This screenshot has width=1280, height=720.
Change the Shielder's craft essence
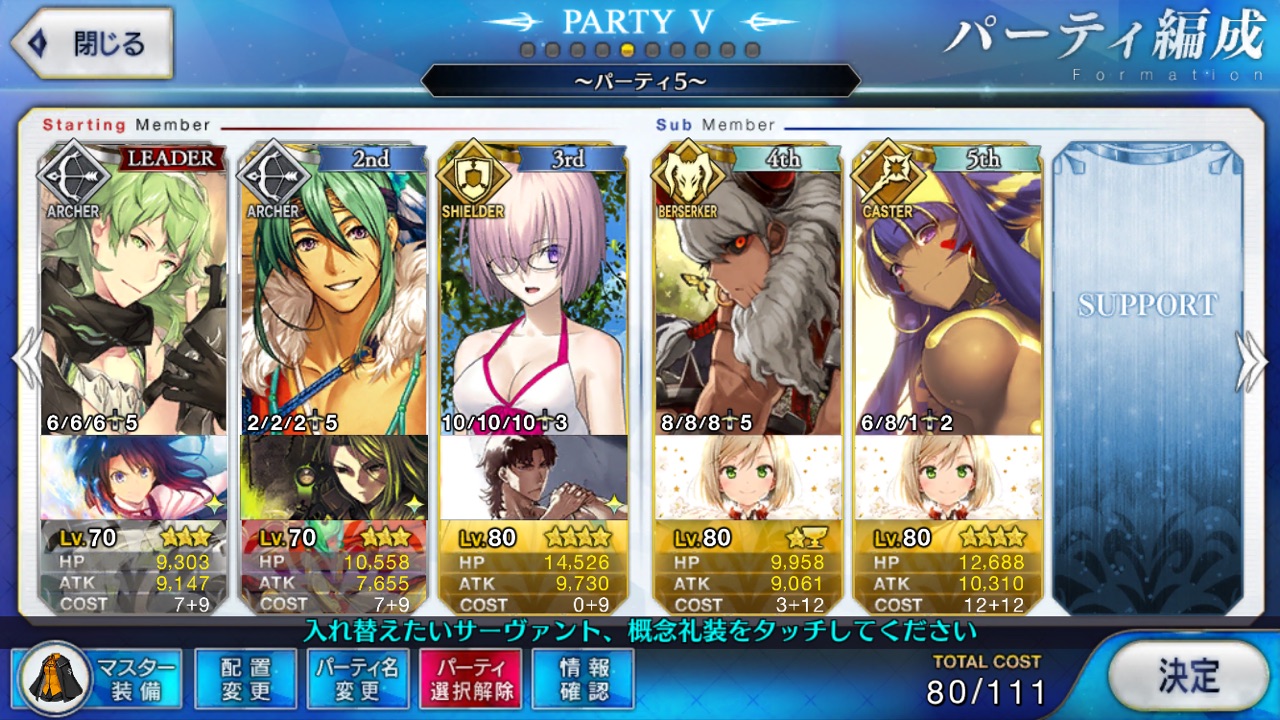tap(533, 477)
